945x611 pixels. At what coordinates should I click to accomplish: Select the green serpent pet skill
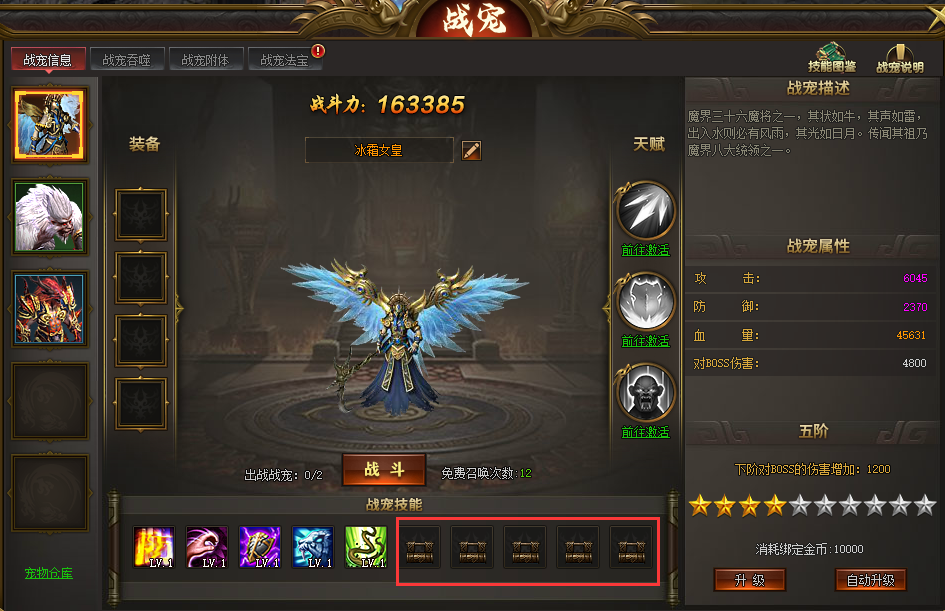pyautogui.click(x=365, y=547)
